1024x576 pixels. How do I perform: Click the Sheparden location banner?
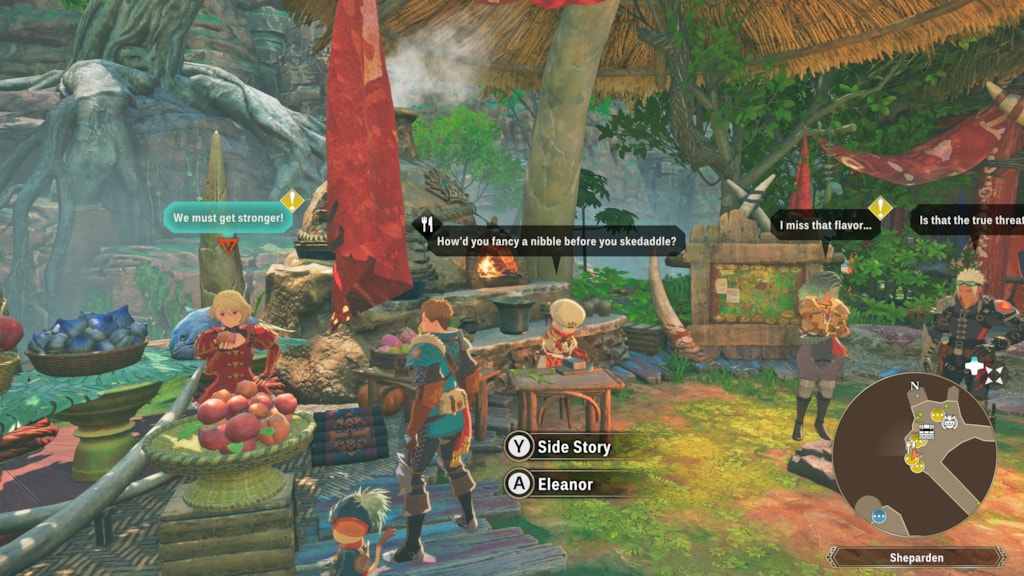tap(915, 557)
